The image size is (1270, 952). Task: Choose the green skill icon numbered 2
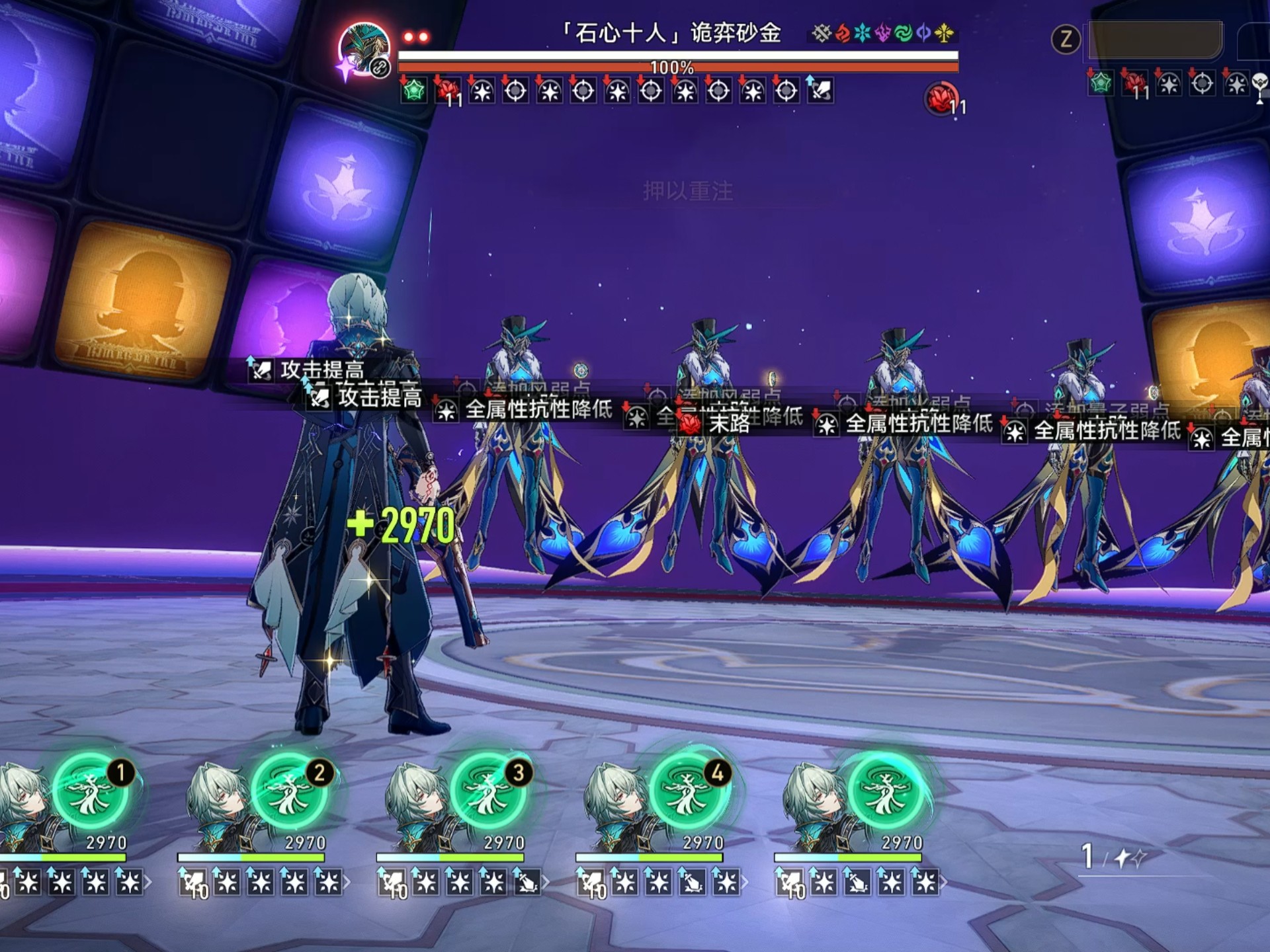289,793
